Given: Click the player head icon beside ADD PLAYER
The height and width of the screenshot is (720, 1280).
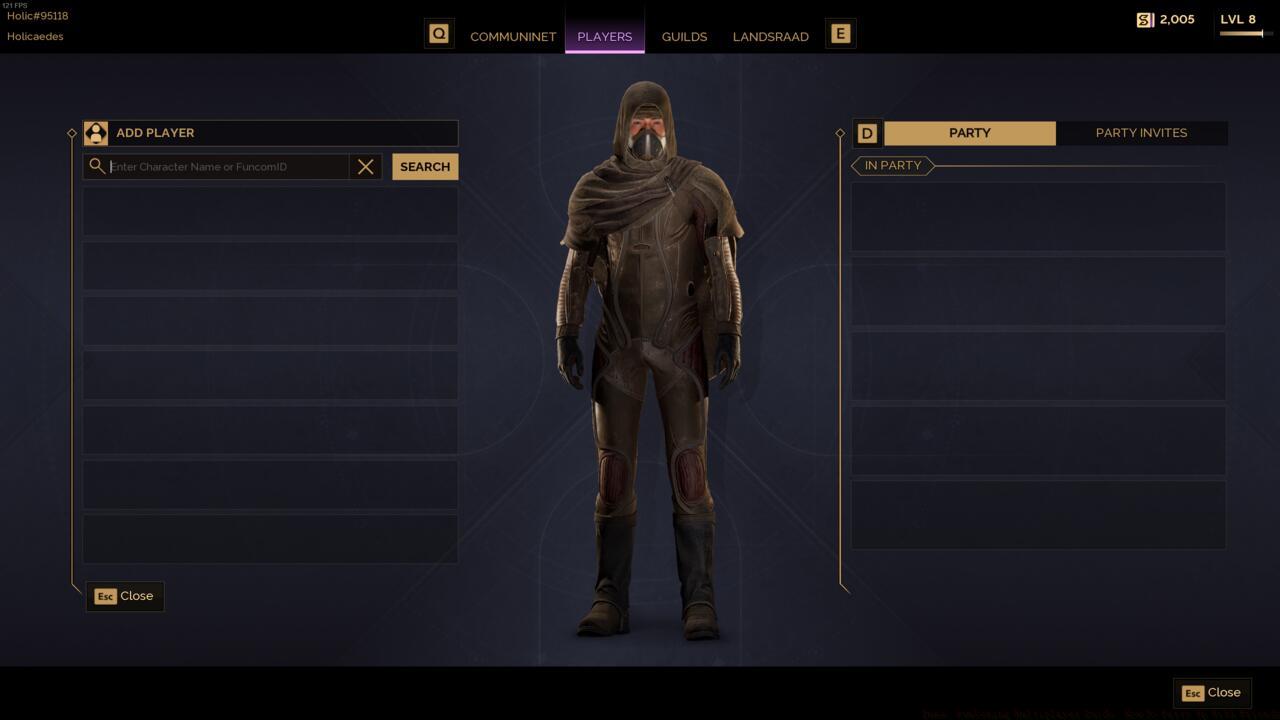Looking at the screenshot, I should (96, 132).
